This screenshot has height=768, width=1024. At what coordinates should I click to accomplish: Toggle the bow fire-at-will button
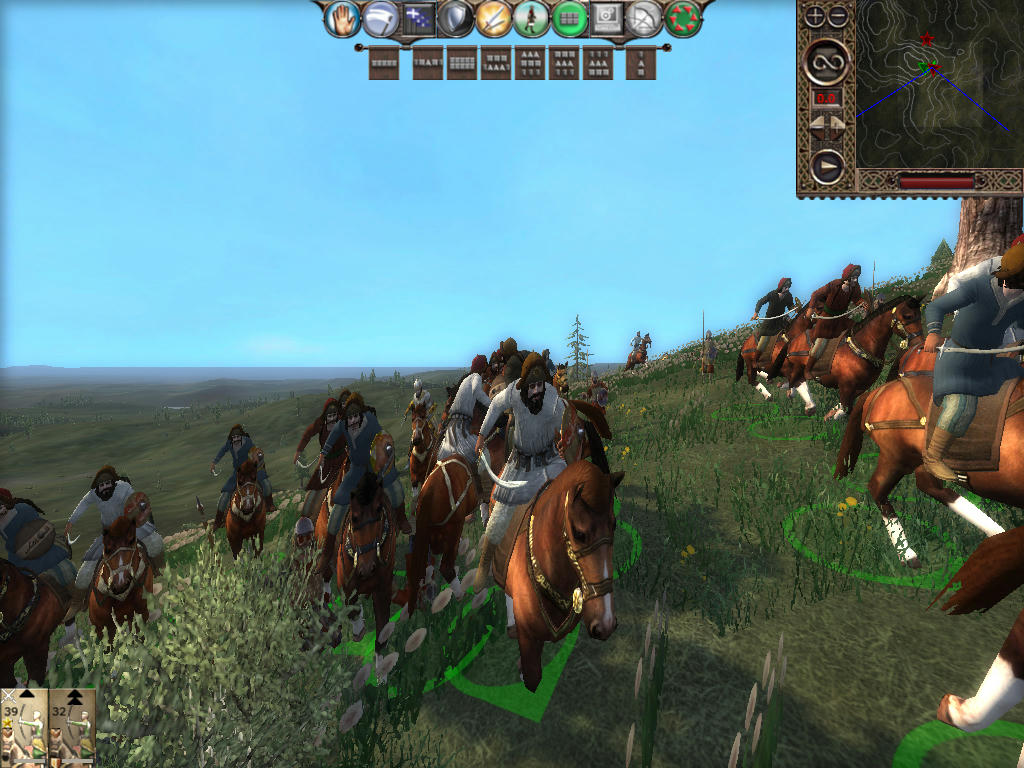point(645,18)
